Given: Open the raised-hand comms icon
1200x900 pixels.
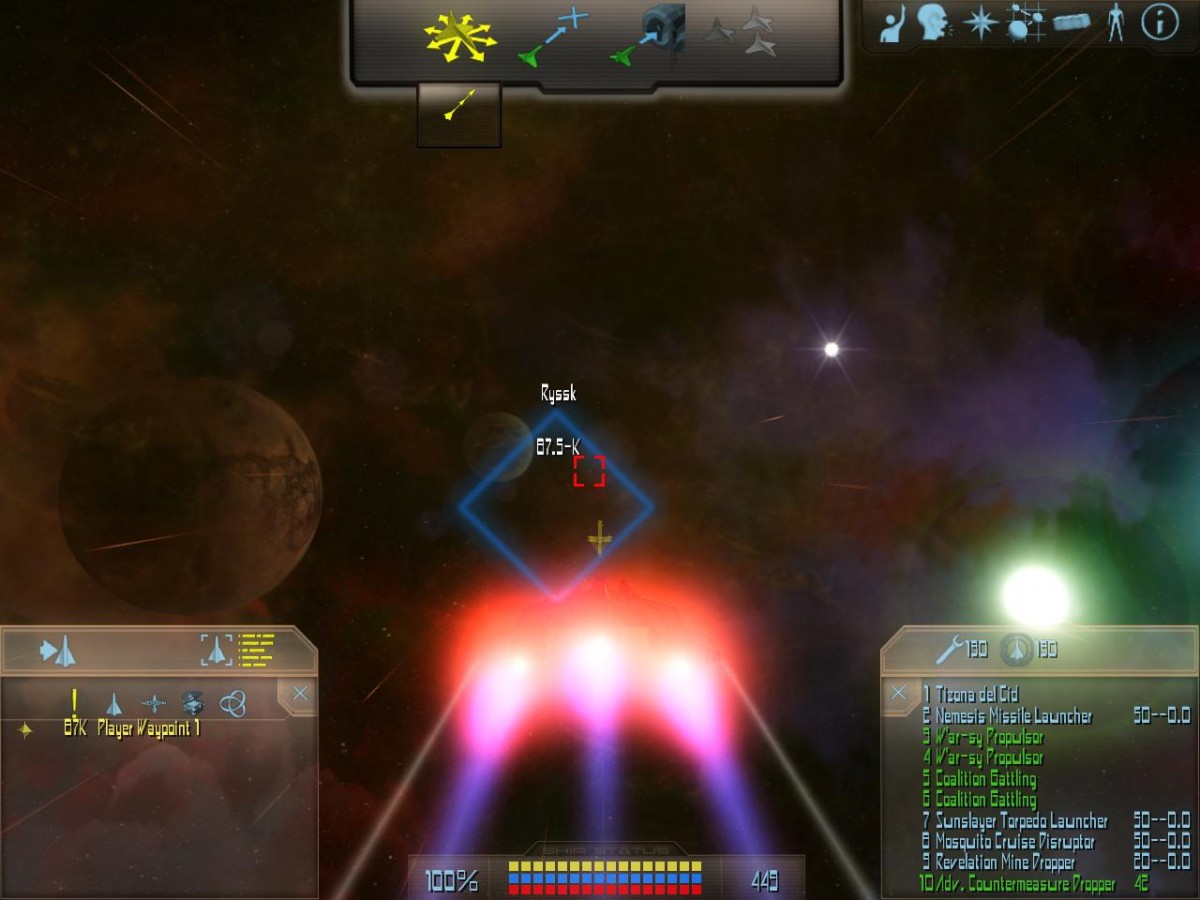Looking at the screenshot, I should coord(893,23).
